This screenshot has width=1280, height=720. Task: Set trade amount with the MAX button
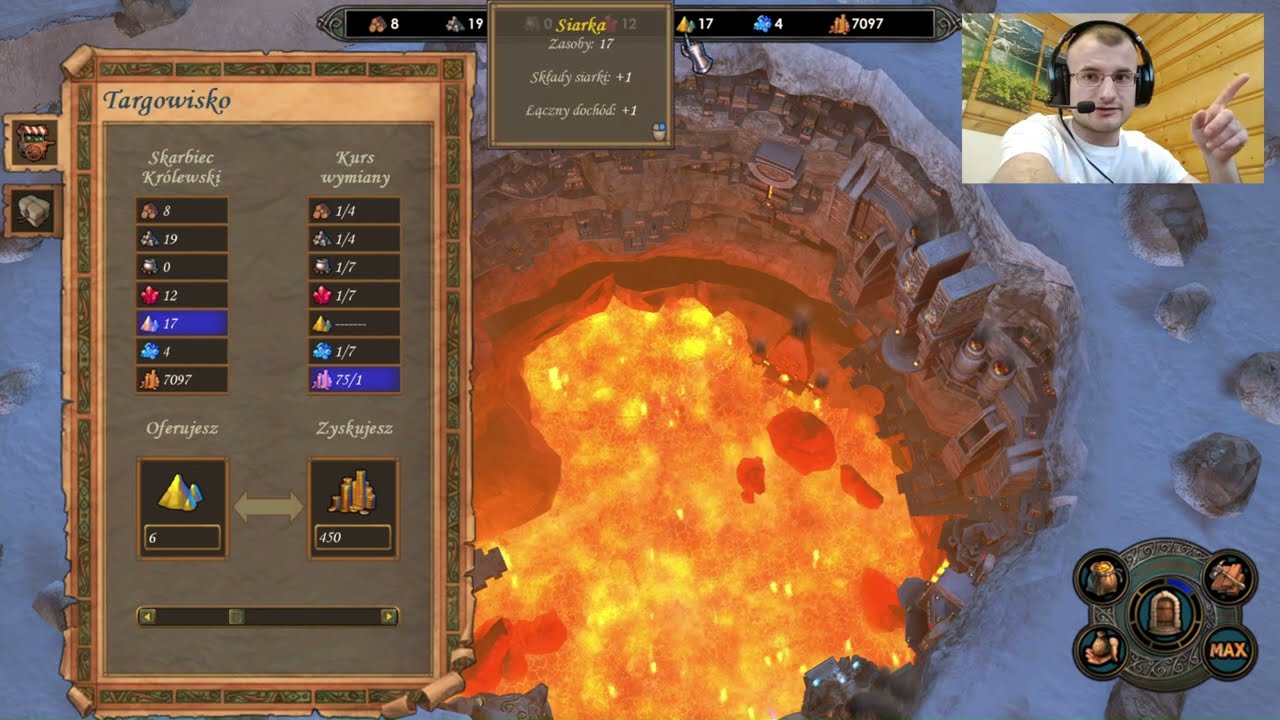tap(1227, 651)
